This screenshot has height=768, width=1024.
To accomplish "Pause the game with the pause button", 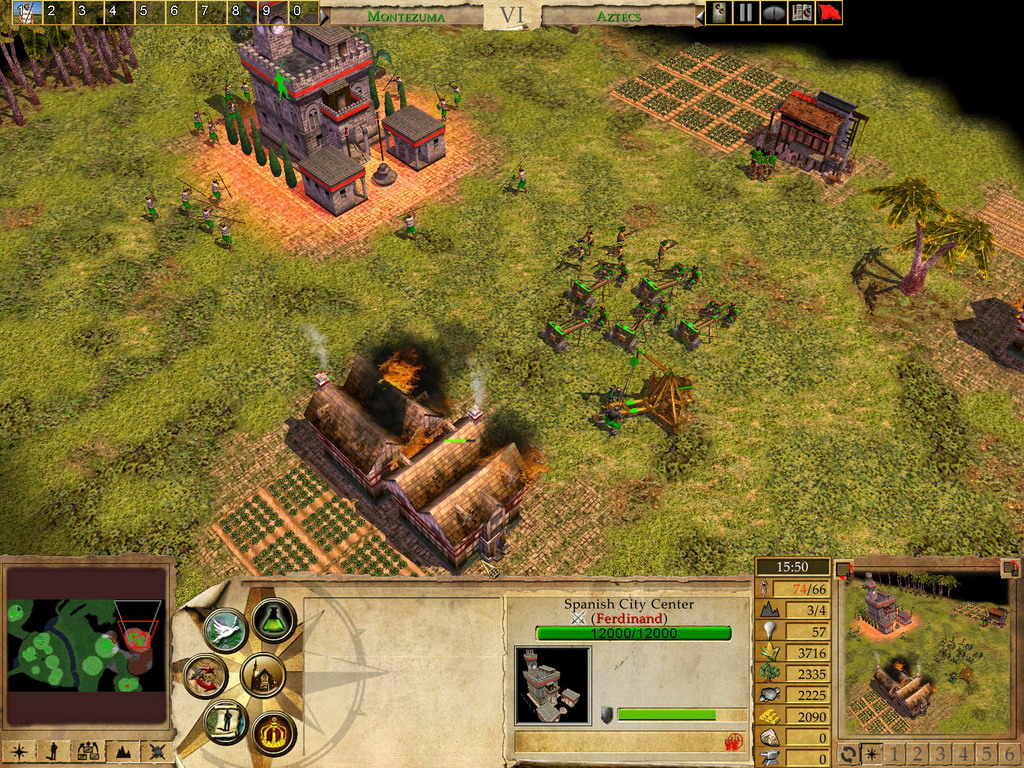I will [745, 13].
